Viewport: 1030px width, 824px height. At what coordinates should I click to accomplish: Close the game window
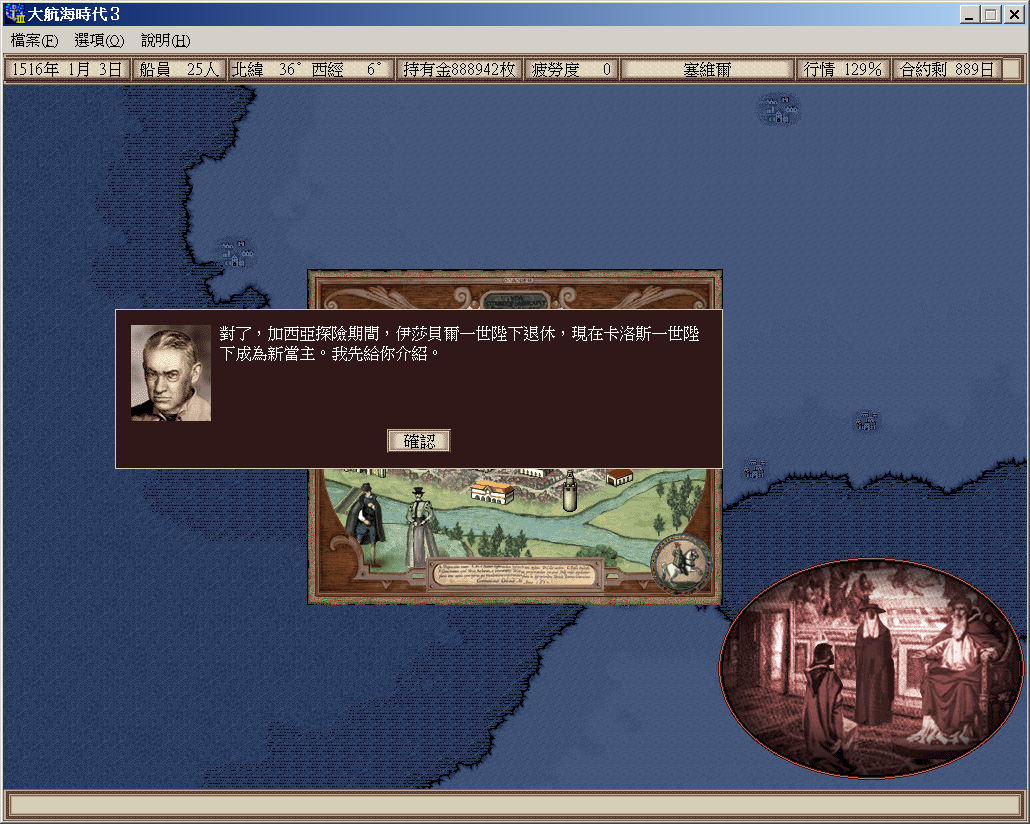[1011, 15]
